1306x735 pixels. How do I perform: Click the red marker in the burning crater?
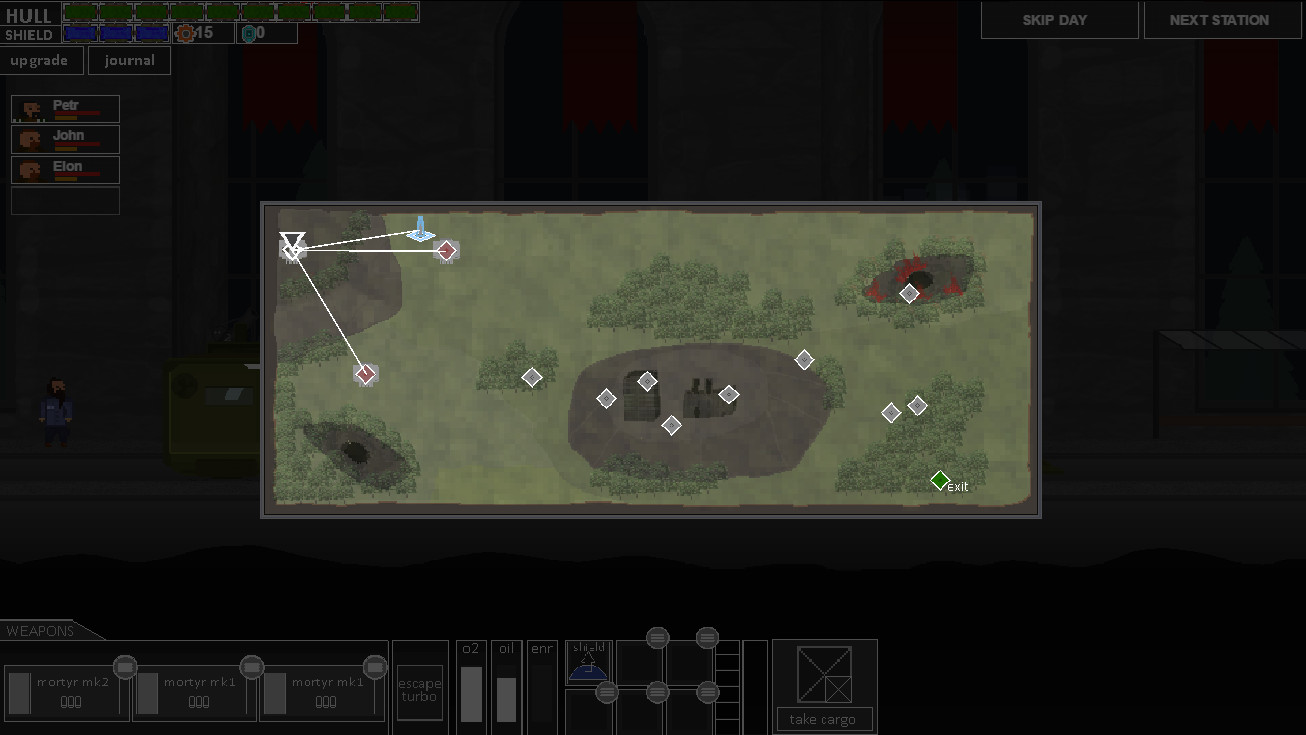click(910, 293)
